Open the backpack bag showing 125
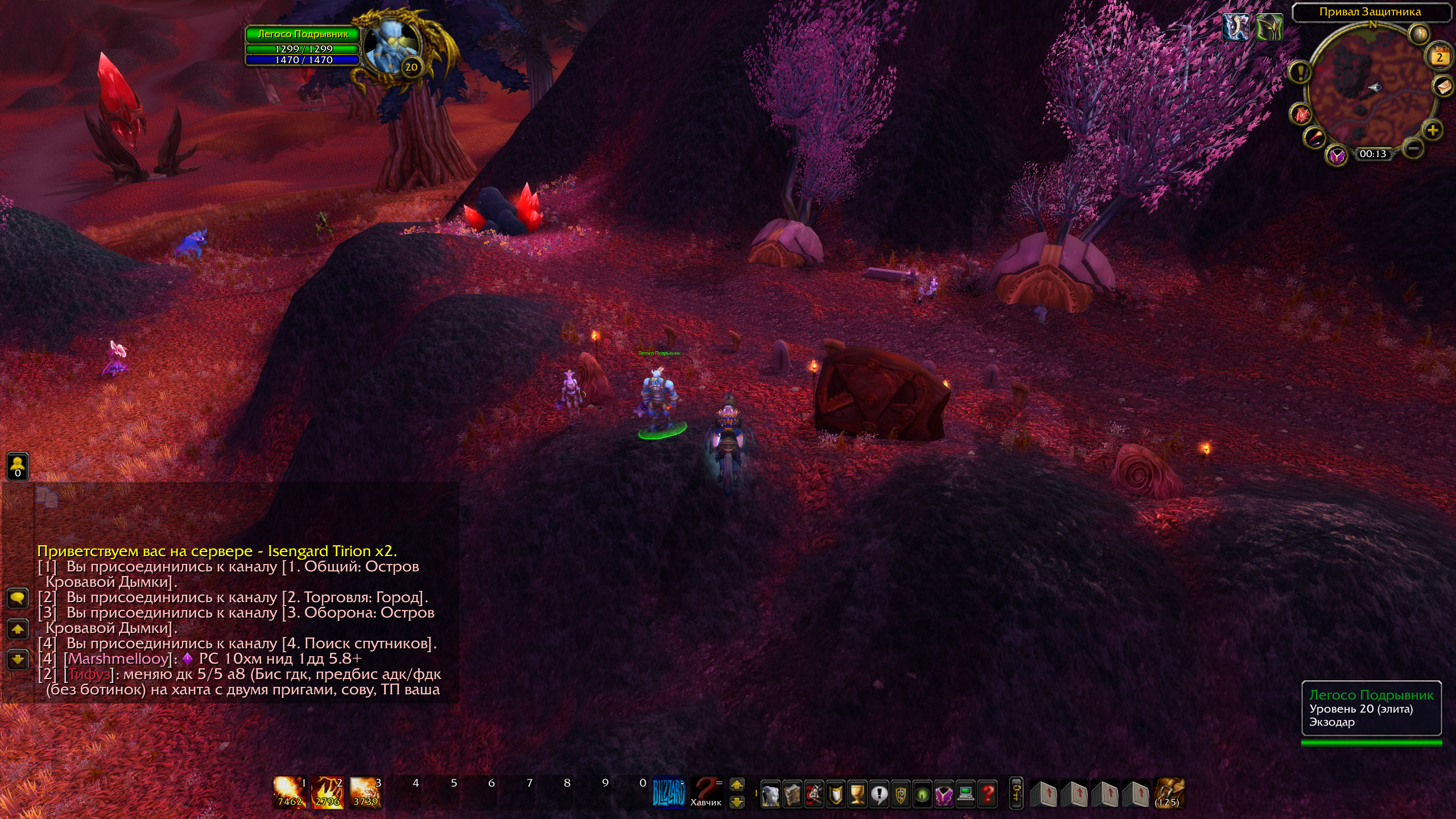1456x819 pixels. tap(1168, 793)
